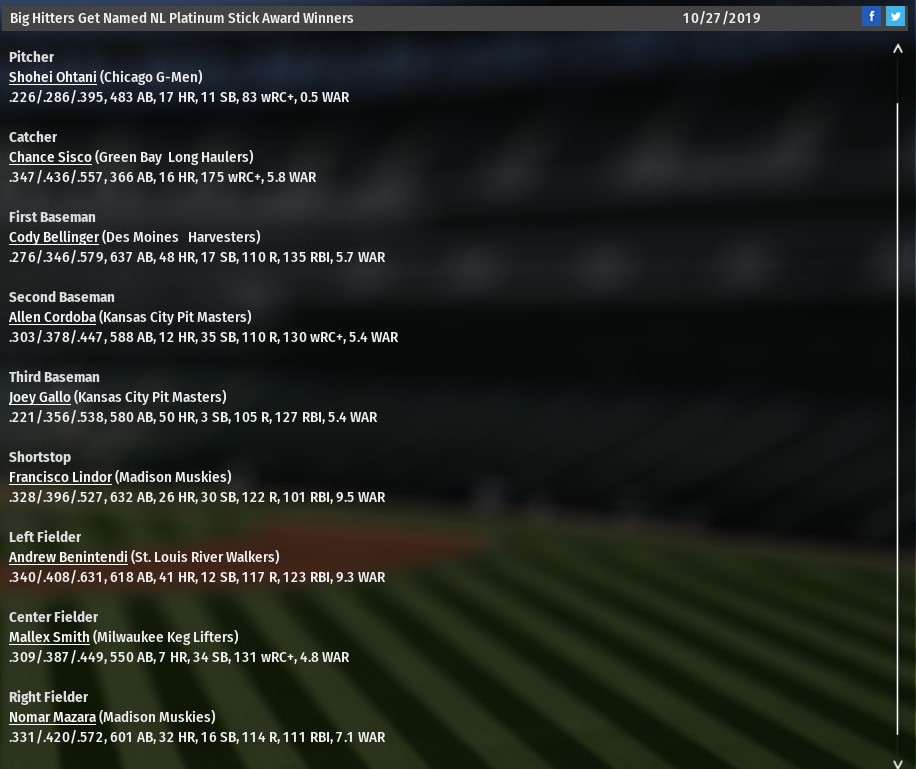The width and height of the screenshot is (916, 769).
Task: Click the scroll-down arrow
Action: pos(898,763)
